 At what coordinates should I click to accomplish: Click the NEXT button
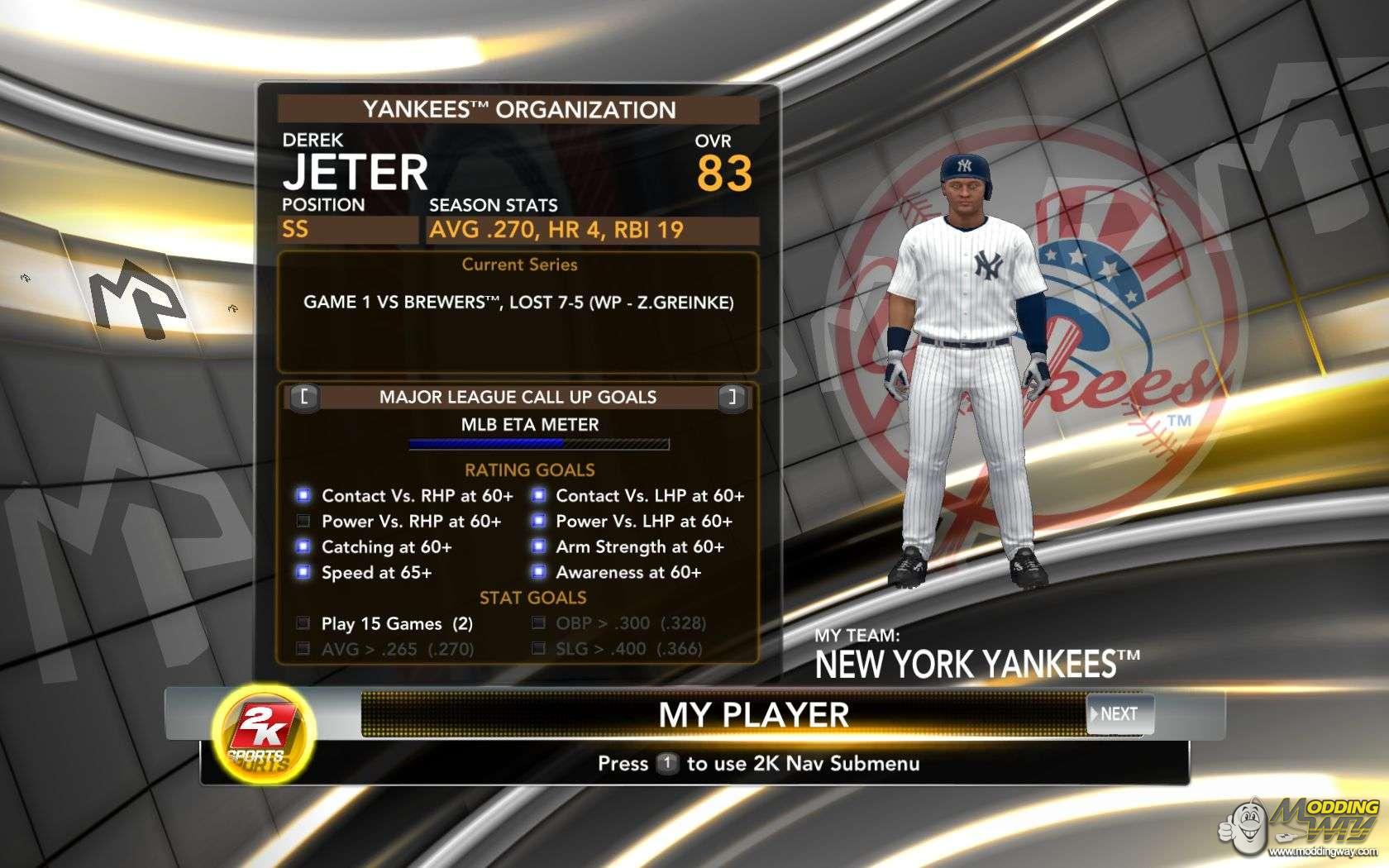click(x=1119, y=714)
